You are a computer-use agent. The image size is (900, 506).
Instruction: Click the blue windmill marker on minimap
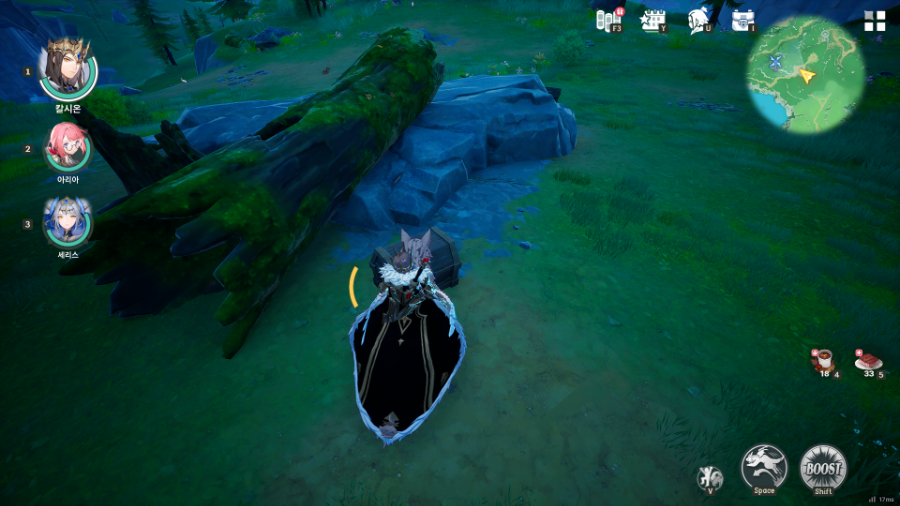coord(775,62)
